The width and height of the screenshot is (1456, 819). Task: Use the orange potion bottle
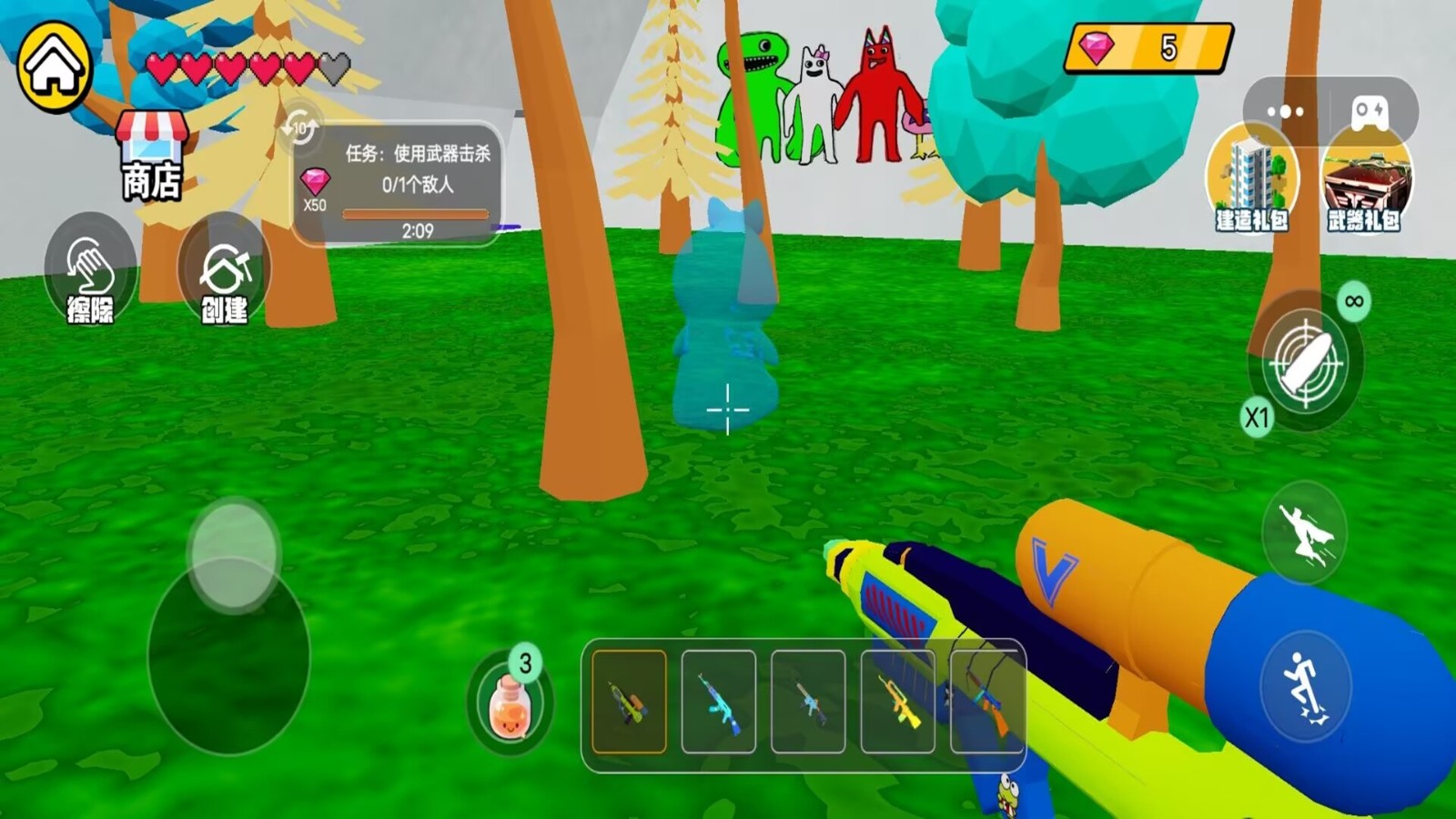[x=510, y=705]
